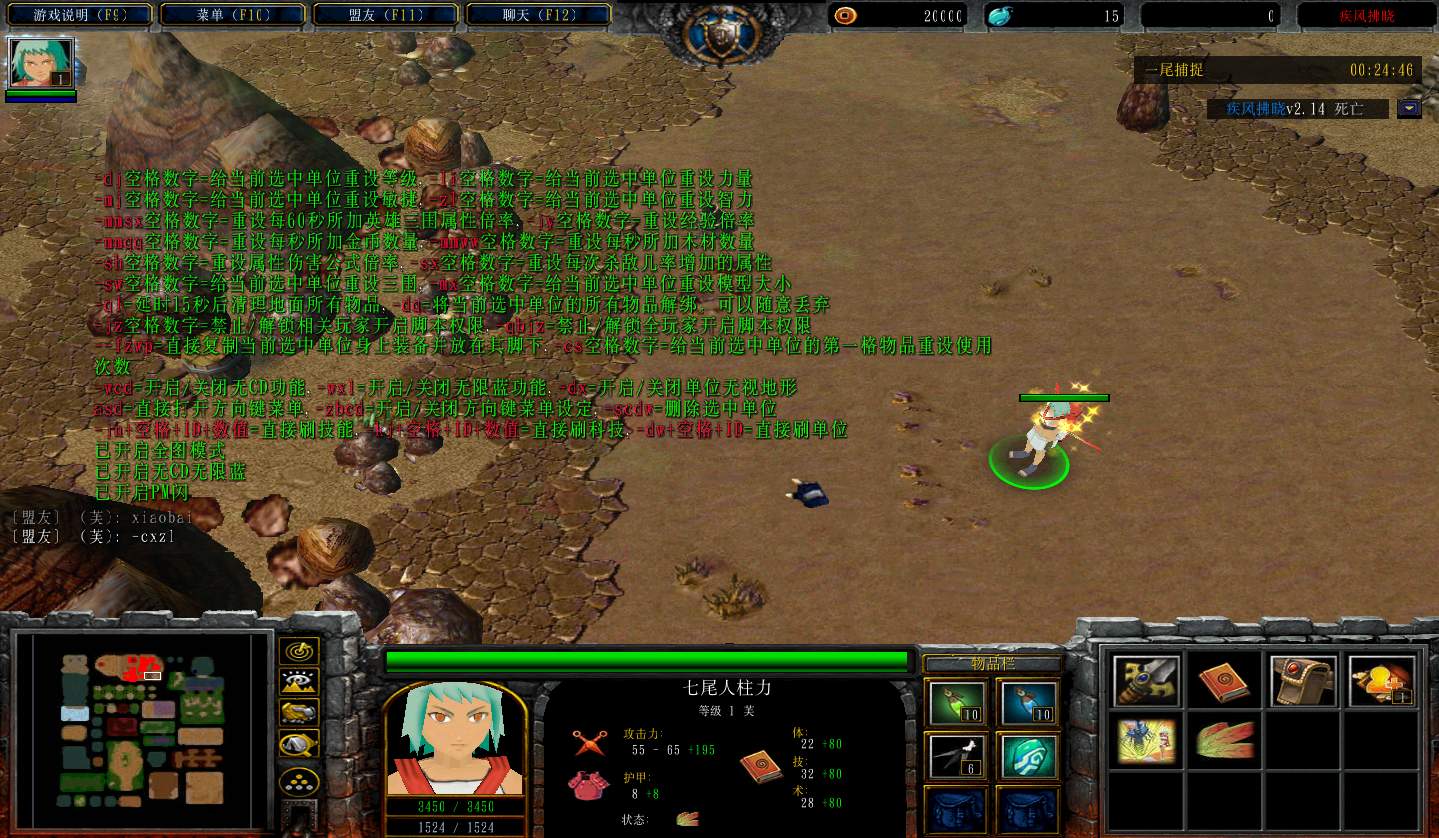Click the hero skill upgrade plus icon

pos(1382,681)
